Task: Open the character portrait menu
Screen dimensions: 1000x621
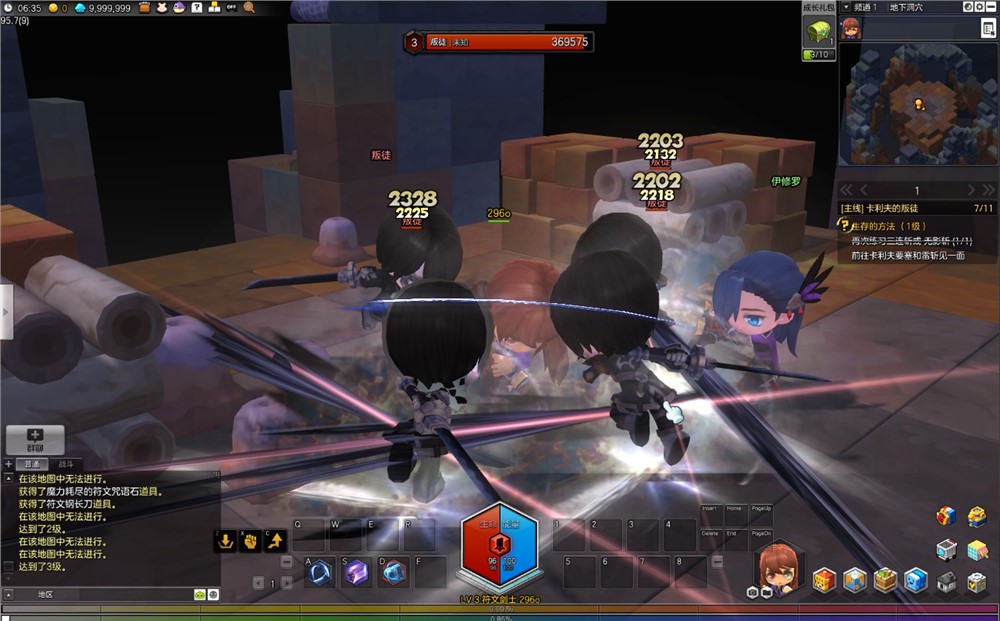Action: pyautogui.click(x=777, y=566)
